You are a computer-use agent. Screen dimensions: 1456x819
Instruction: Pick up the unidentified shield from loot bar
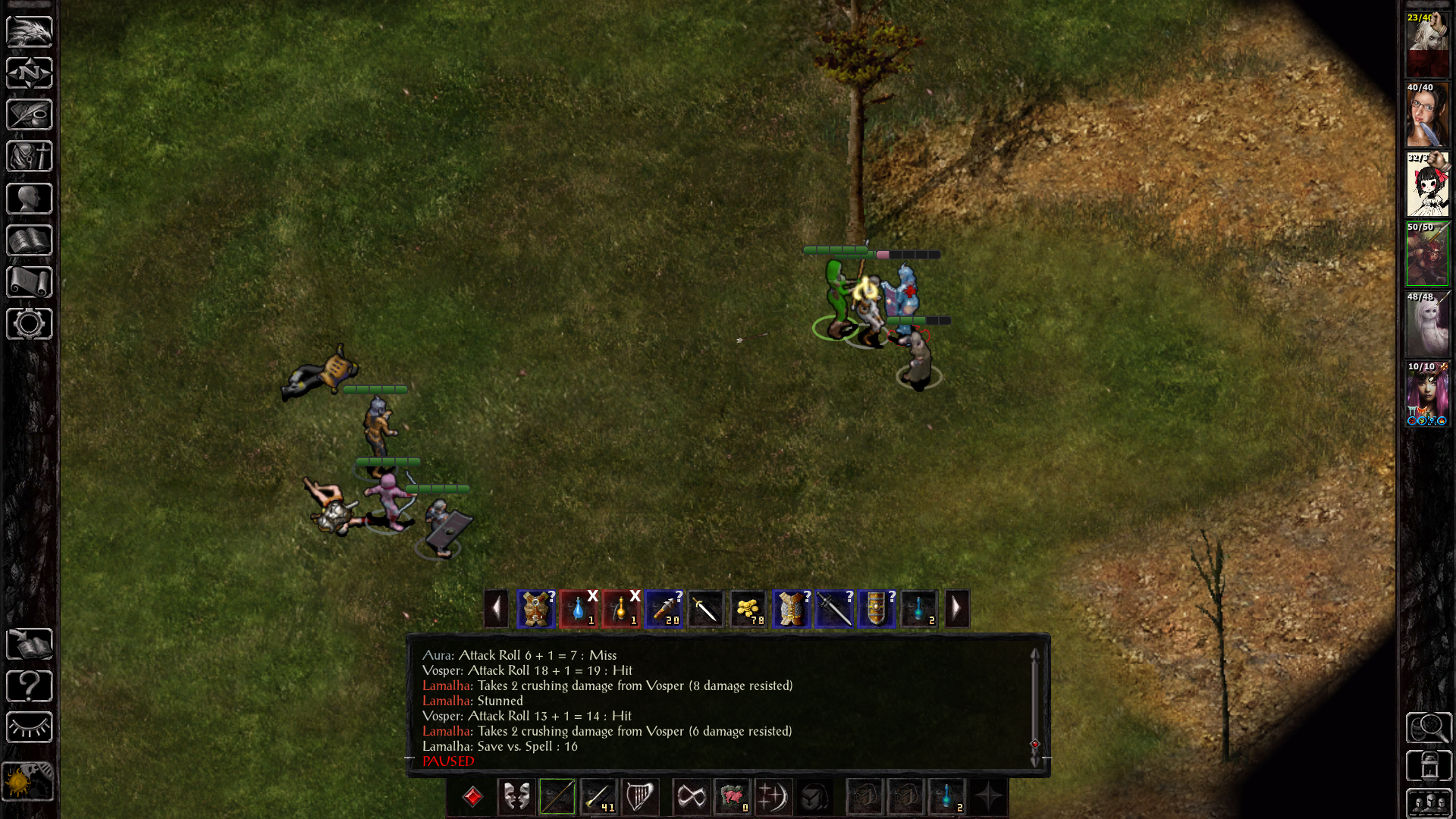click(x=876, y=609)
